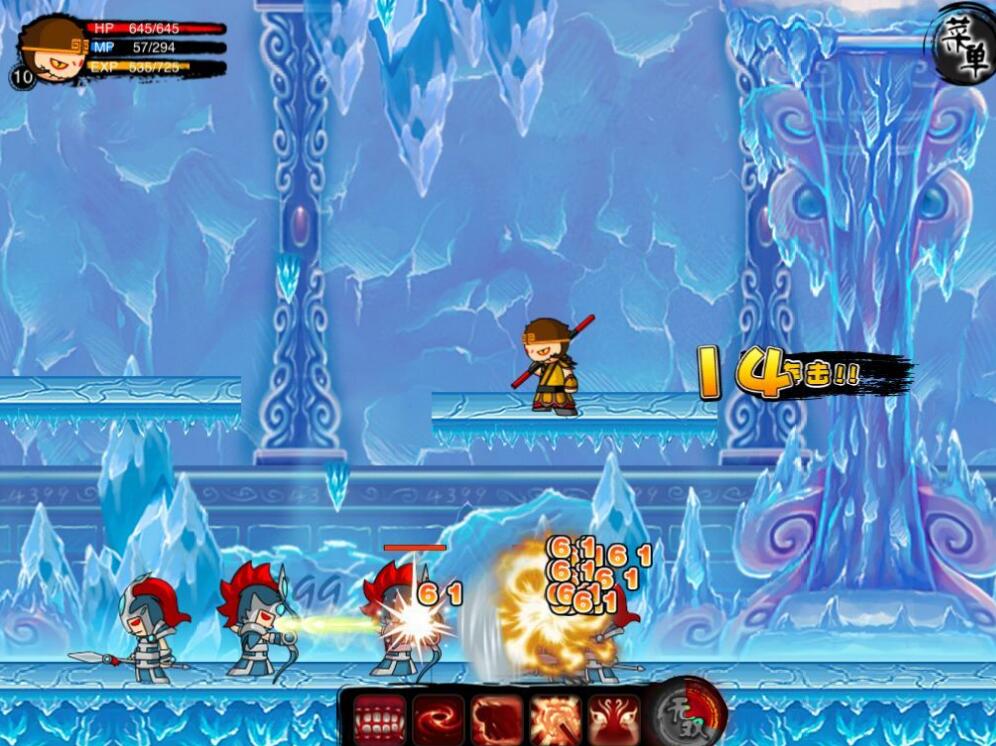The height and width of the screenshot is (746, 996).
Task: Open the 菜单 menu button
Action: pyautogui.click(x=961, y=44)
